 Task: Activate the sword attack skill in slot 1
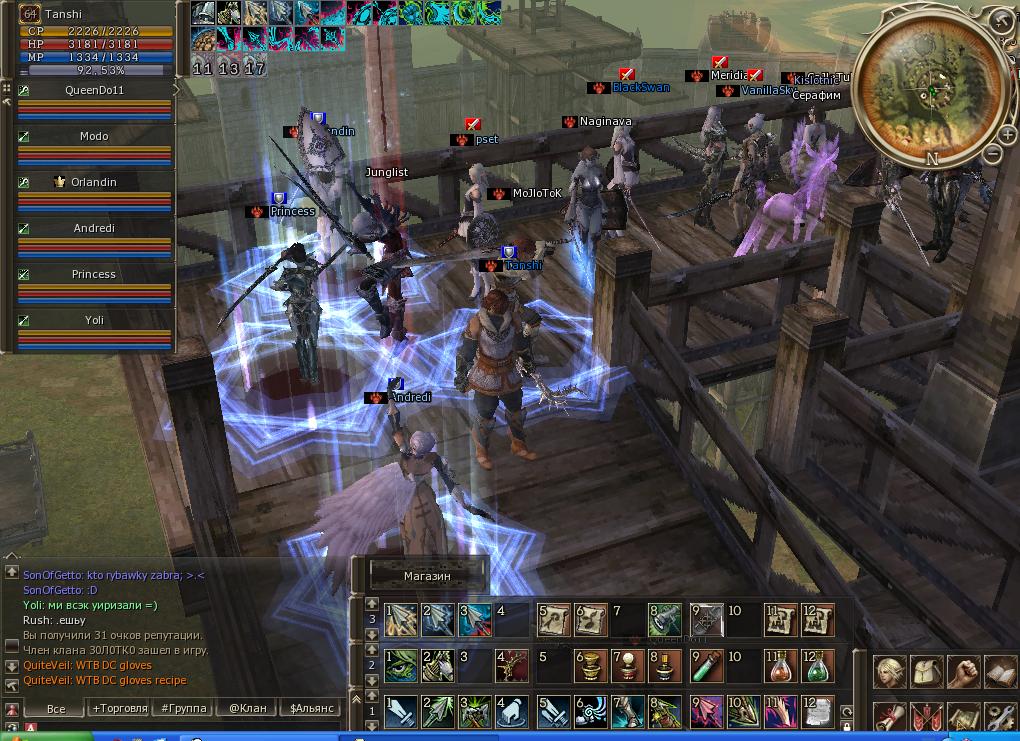tap(401, 711)
